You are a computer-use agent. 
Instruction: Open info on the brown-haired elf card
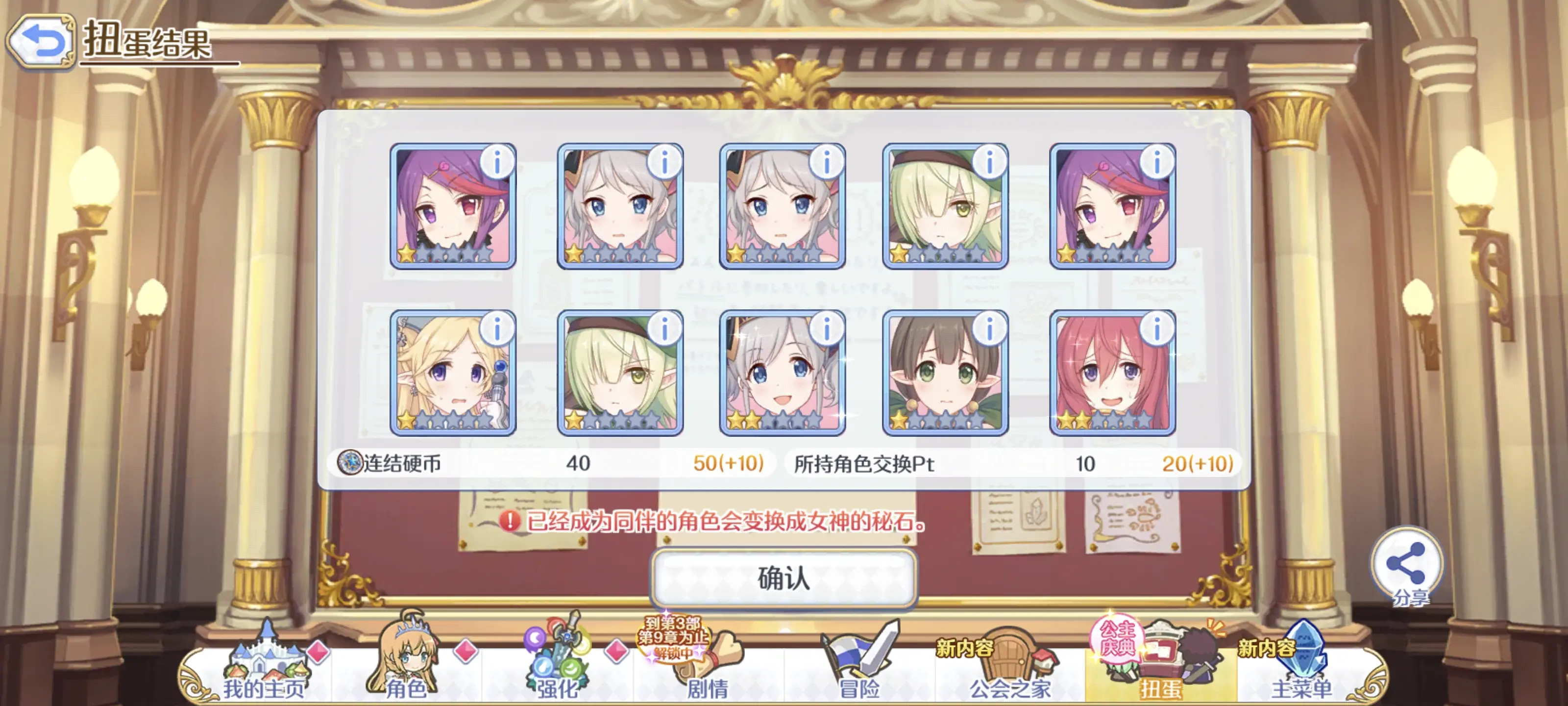click(x=989, y=329)
